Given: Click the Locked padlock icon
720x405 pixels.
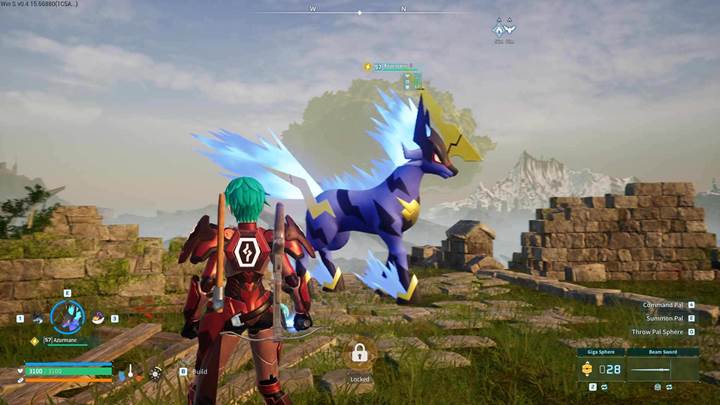Looking at the screenshot, I should point(359,353).
